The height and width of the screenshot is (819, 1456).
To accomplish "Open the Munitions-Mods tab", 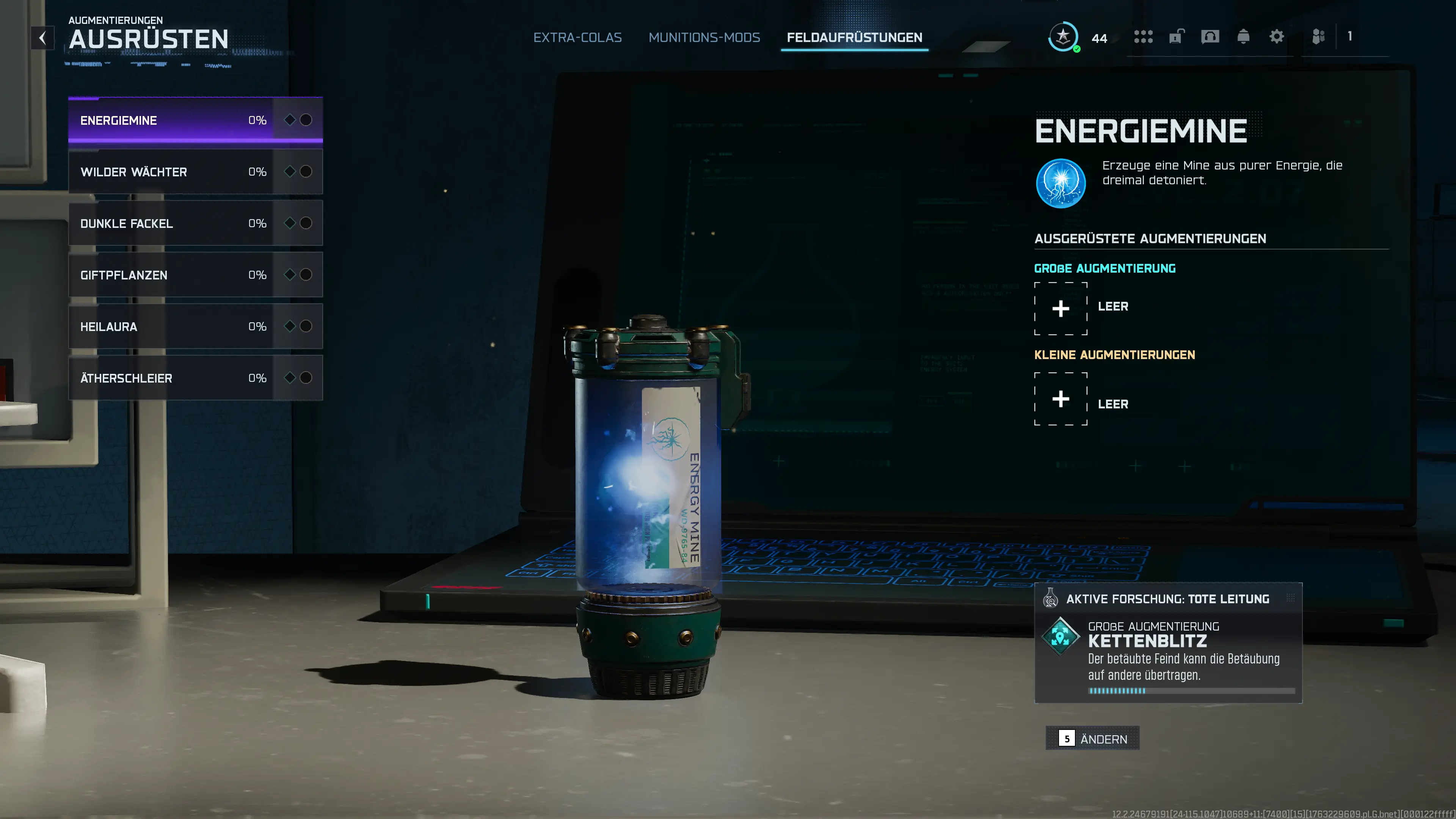I will tap(704, 38).
